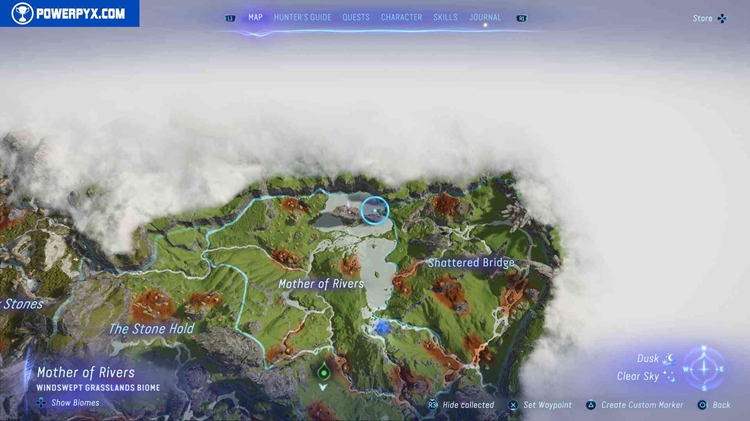This screenshot has width=750, height=421.
Task: Select the Map tab
Action: pos(255,17)
